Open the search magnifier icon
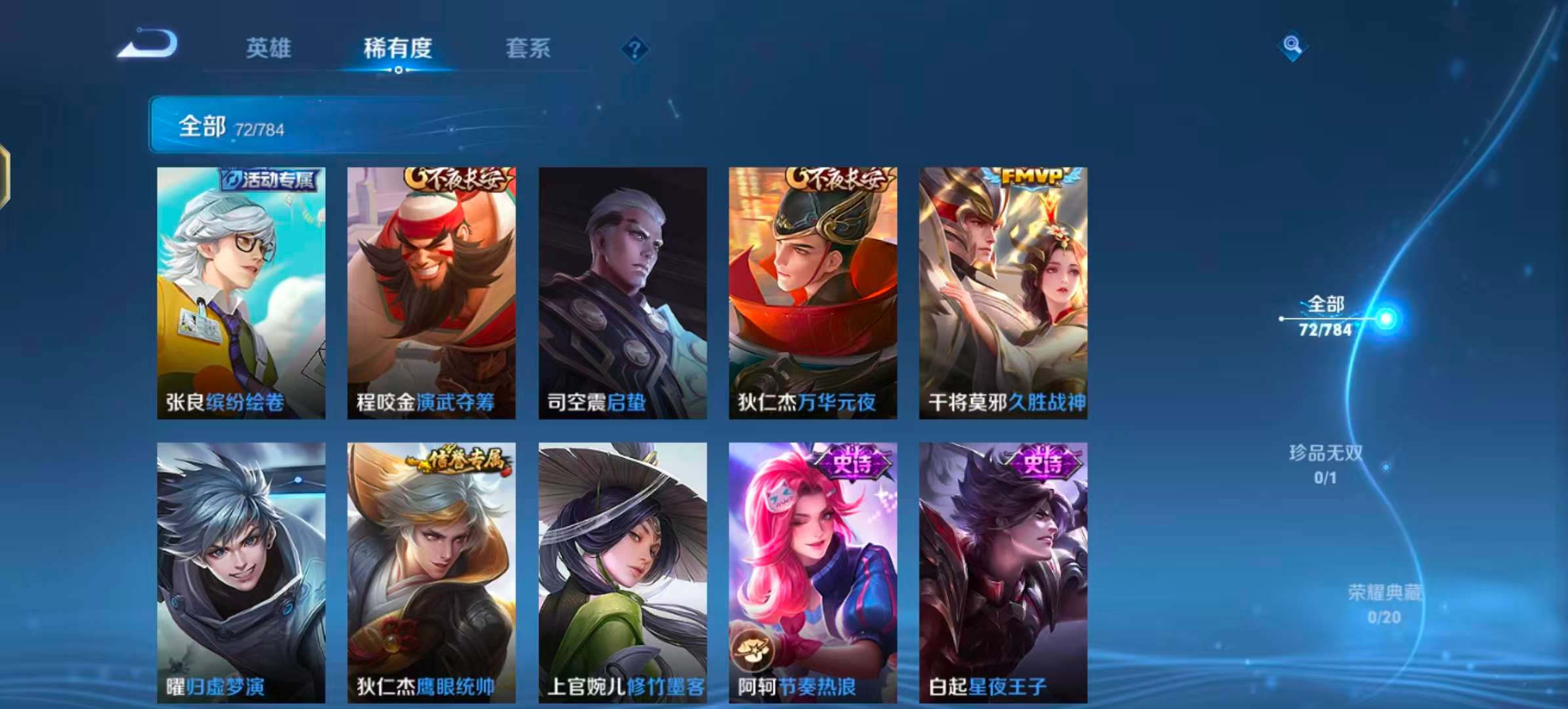This screenshot has width=1568, height=709. coord(1291,47)
